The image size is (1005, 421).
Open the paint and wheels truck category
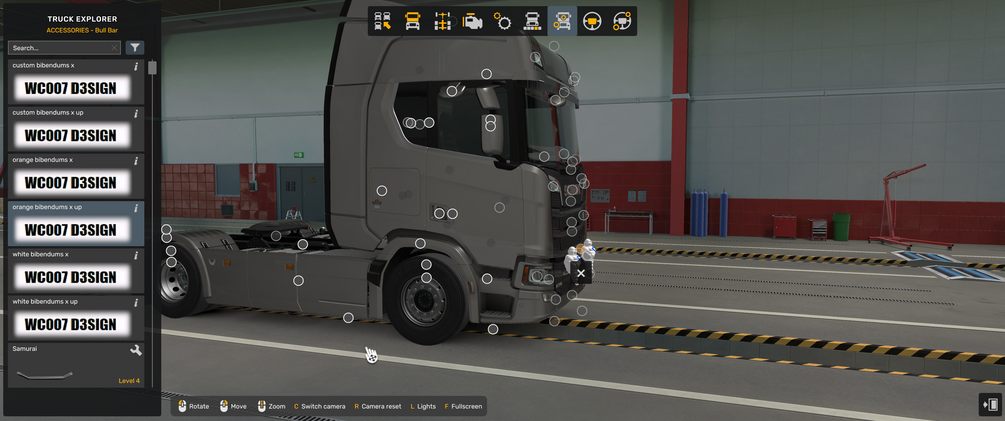tap(532, 21)
